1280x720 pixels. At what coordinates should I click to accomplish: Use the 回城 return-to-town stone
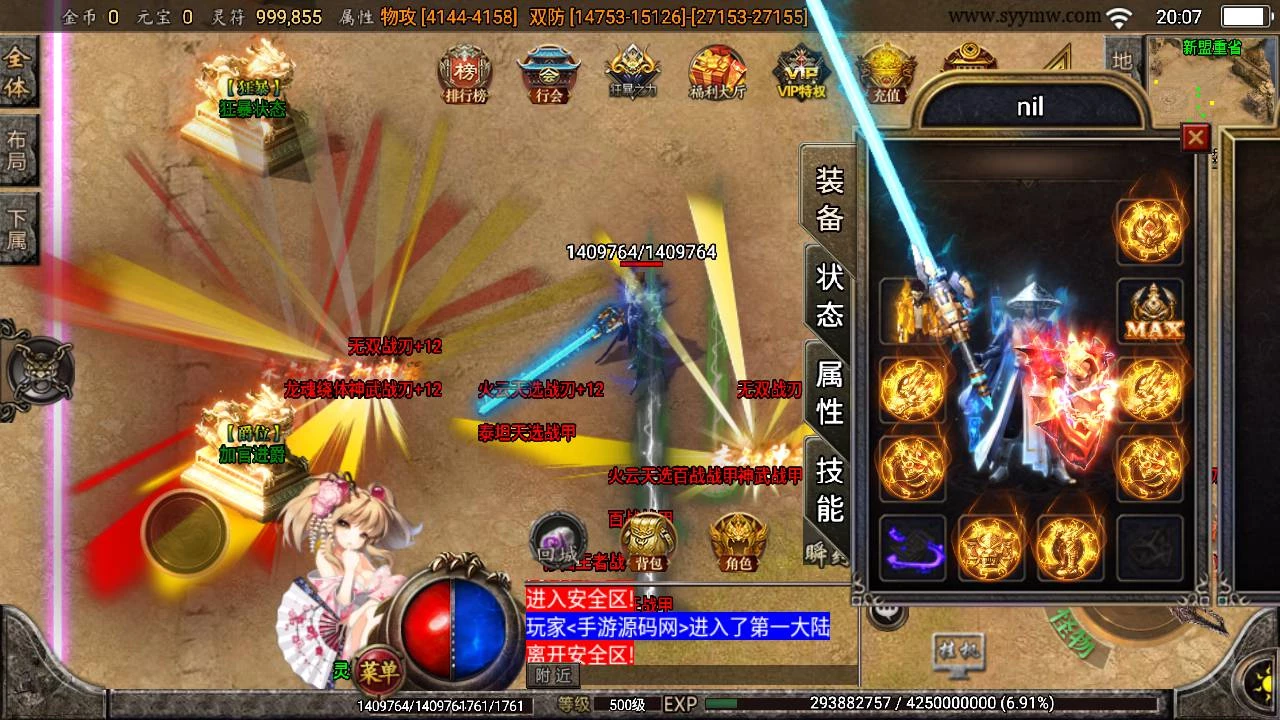(557, 540)
